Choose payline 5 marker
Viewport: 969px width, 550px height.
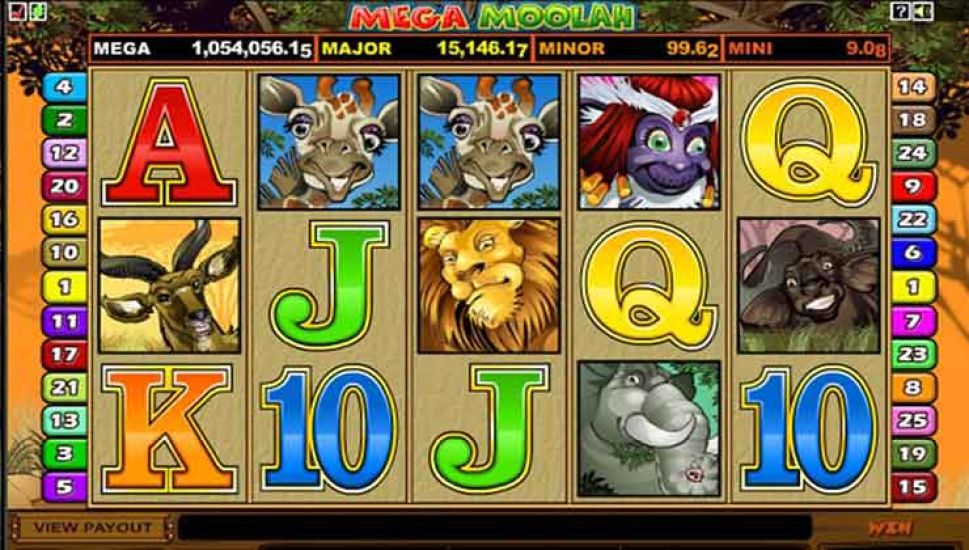[x=64, y=488]
